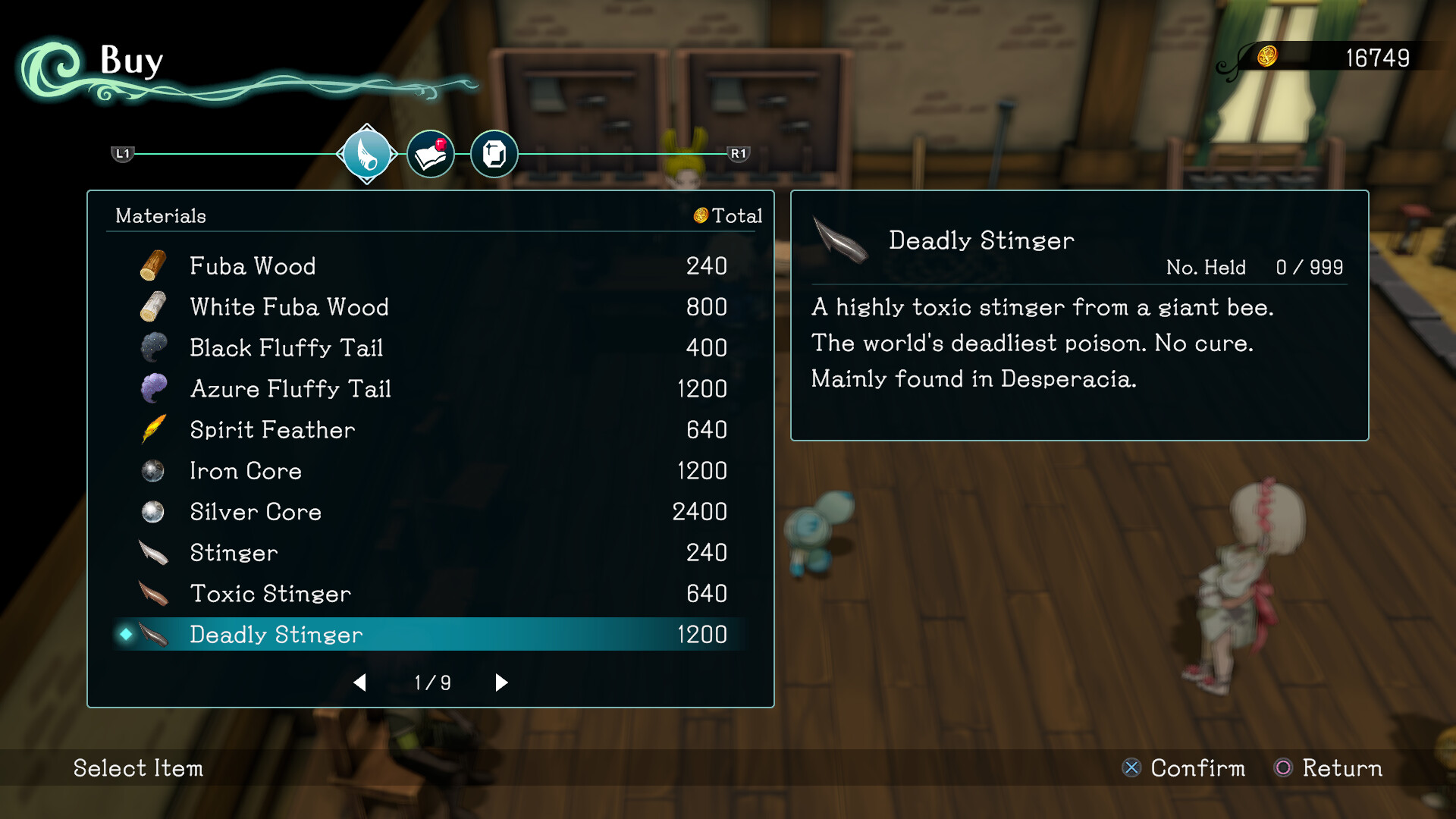
Task: Go to previous page with left arrow
Action: point(360,682)
